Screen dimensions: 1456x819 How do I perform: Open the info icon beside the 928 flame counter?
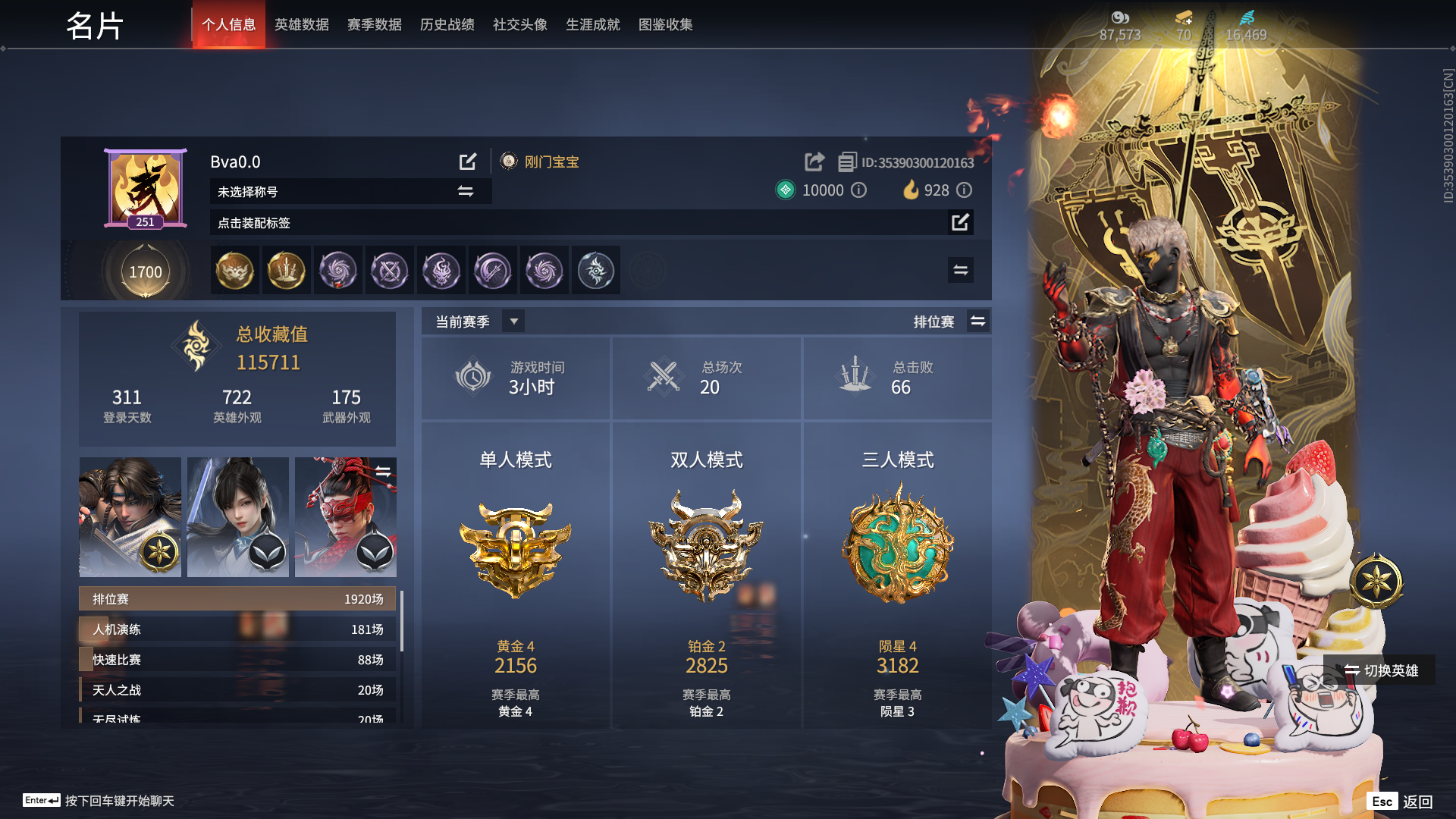964,190
